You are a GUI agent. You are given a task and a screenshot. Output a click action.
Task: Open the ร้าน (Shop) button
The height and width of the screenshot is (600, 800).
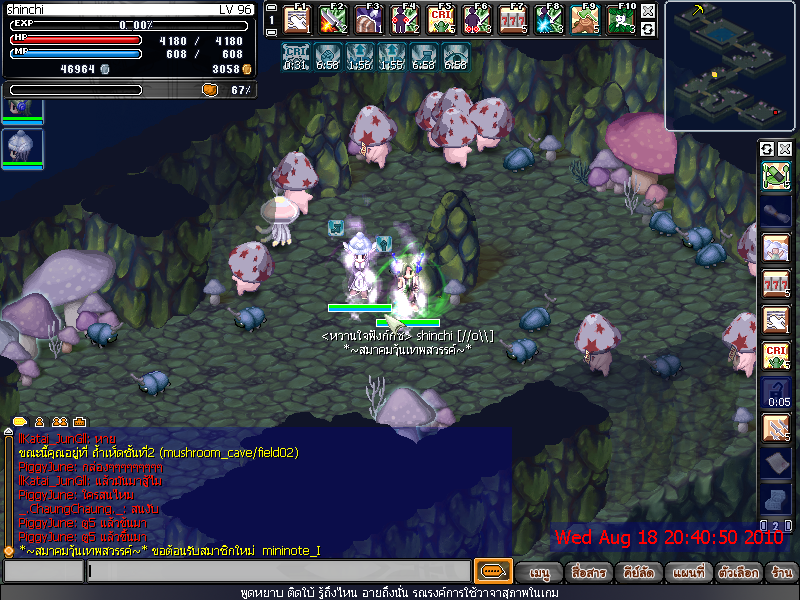(781, 573)
